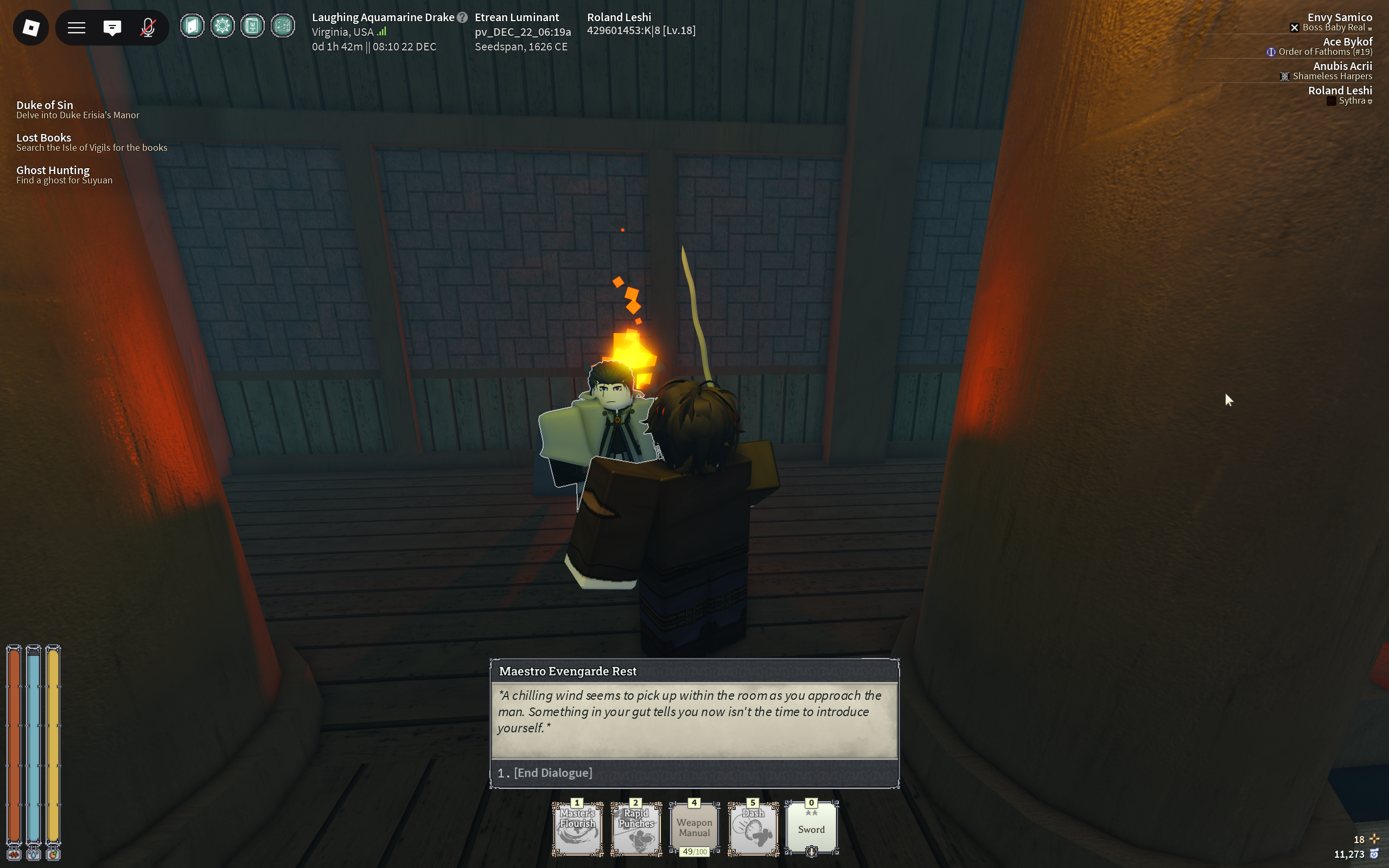Select the Weapon Manual hotbar slot

[x=694, y=827]
